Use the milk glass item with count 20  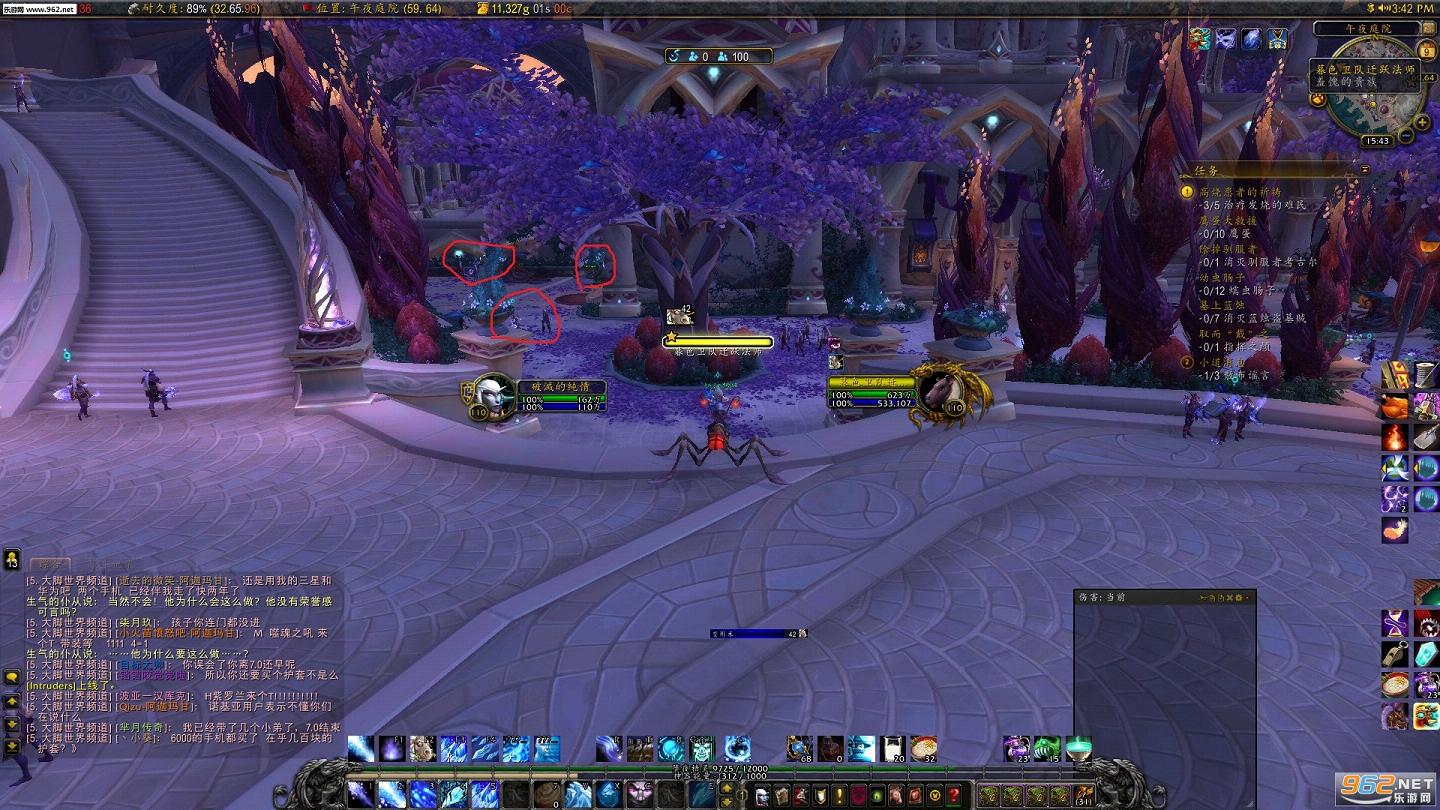pos(892,749)
